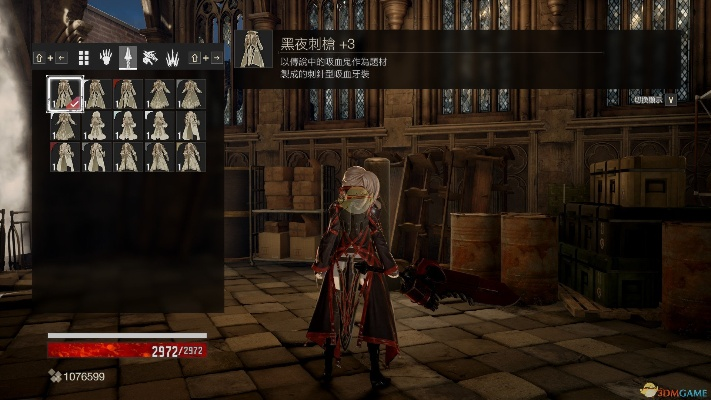Image resolution: width=711 pixels, height=400 pixels.
Task: Select the equipped coat with red checkmark
Action: 66,94
